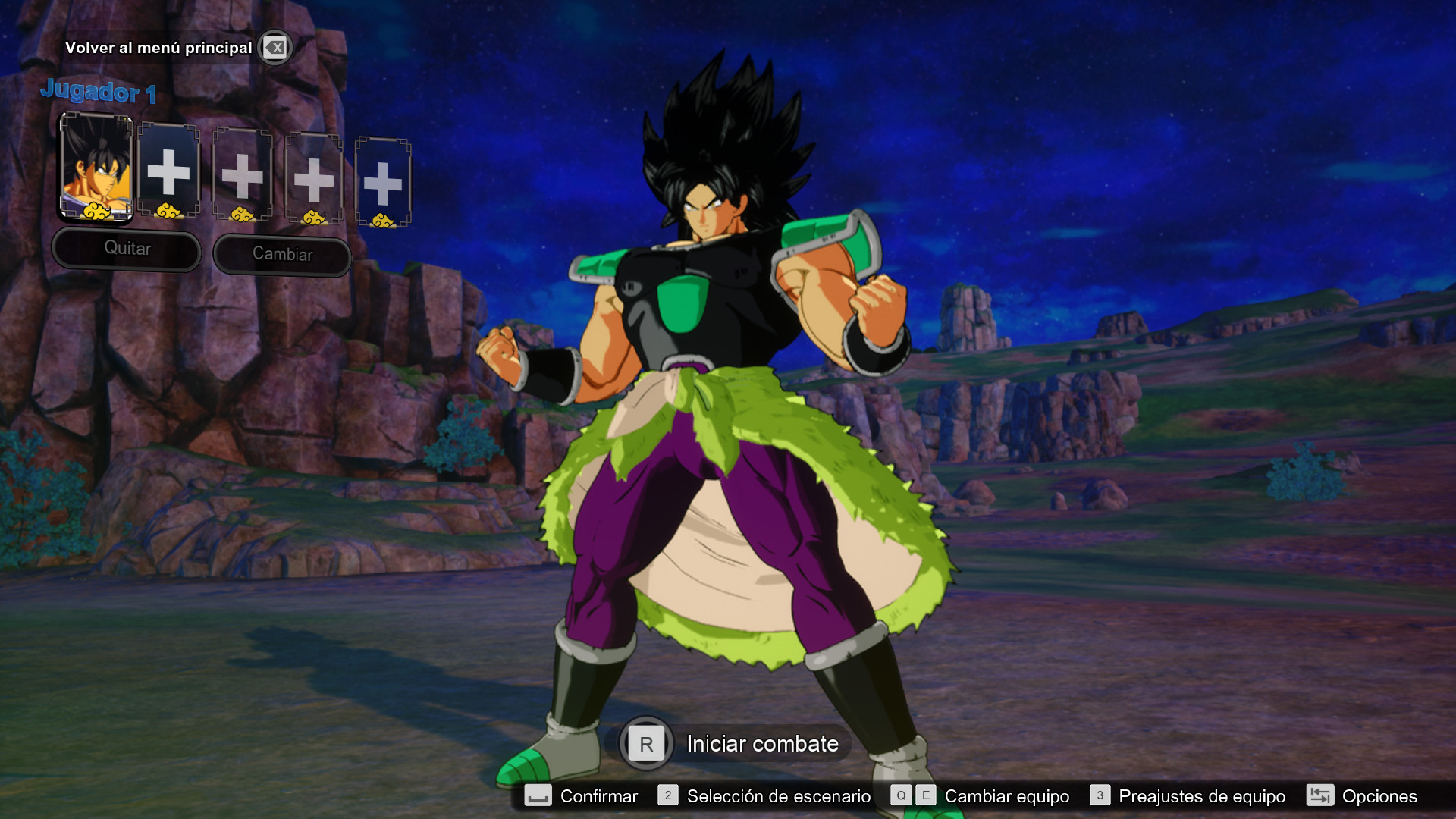The image size is (1456, 819).
Task: Select Iniciar combate to start the battle
Action: point(761,744)
